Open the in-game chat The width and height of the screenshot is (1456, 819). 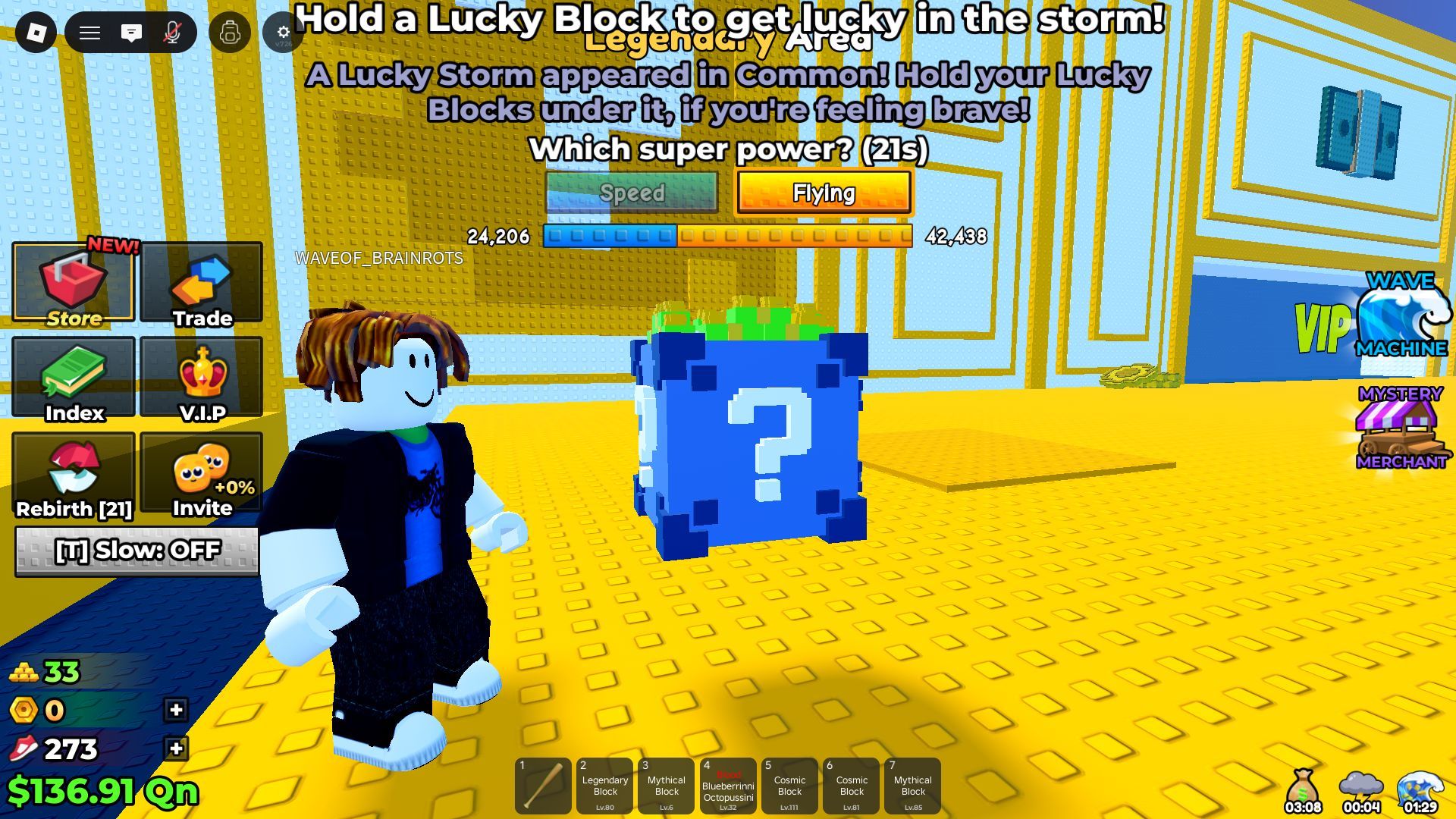click(131, 32)
